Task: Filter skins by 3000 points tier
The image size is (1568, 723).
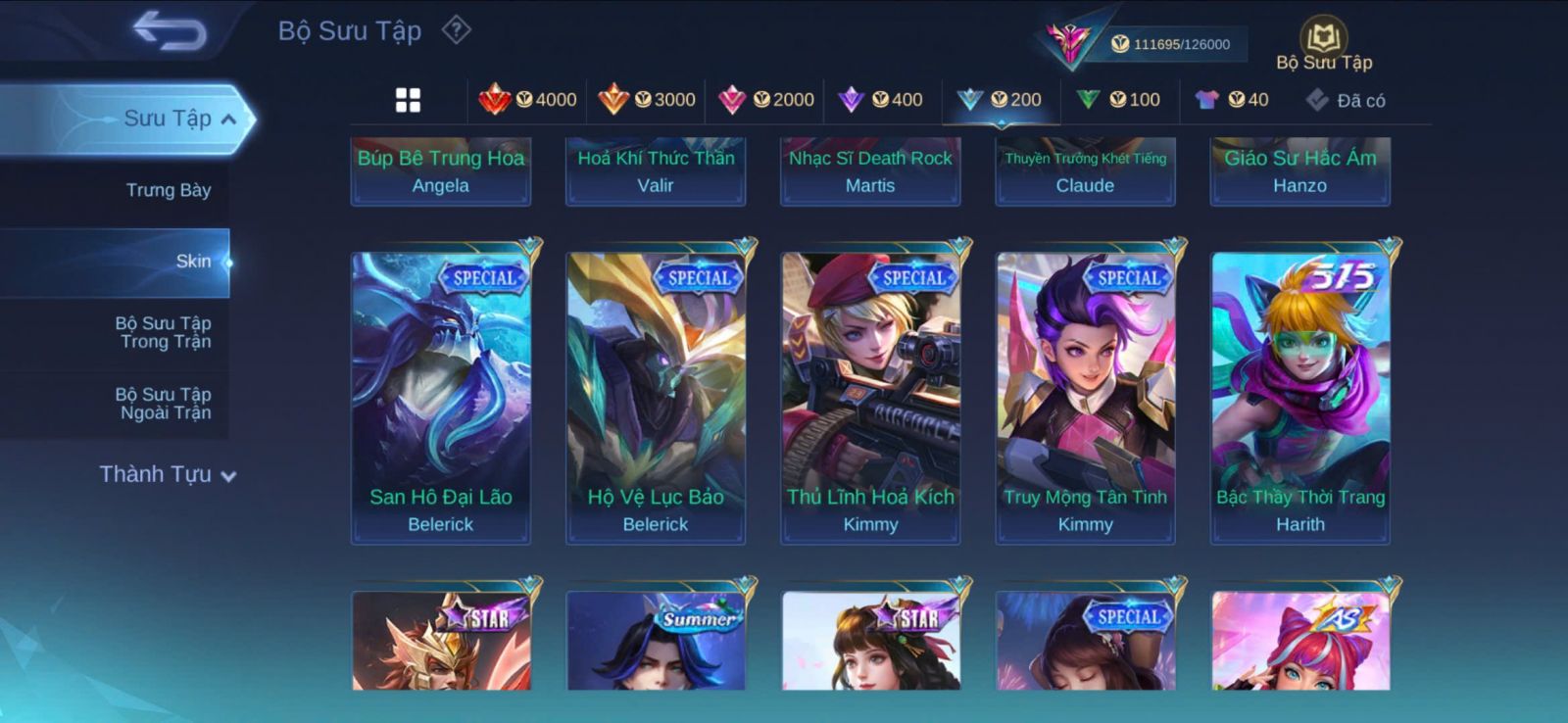Action: (x=647, y=100)
